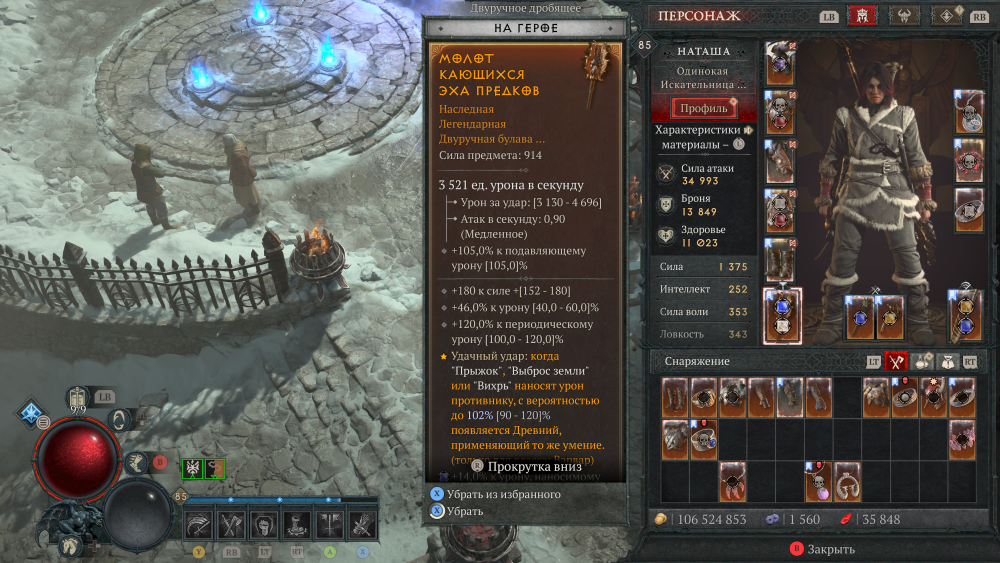Select the equipped boots slot on the character

click(781, 260)
